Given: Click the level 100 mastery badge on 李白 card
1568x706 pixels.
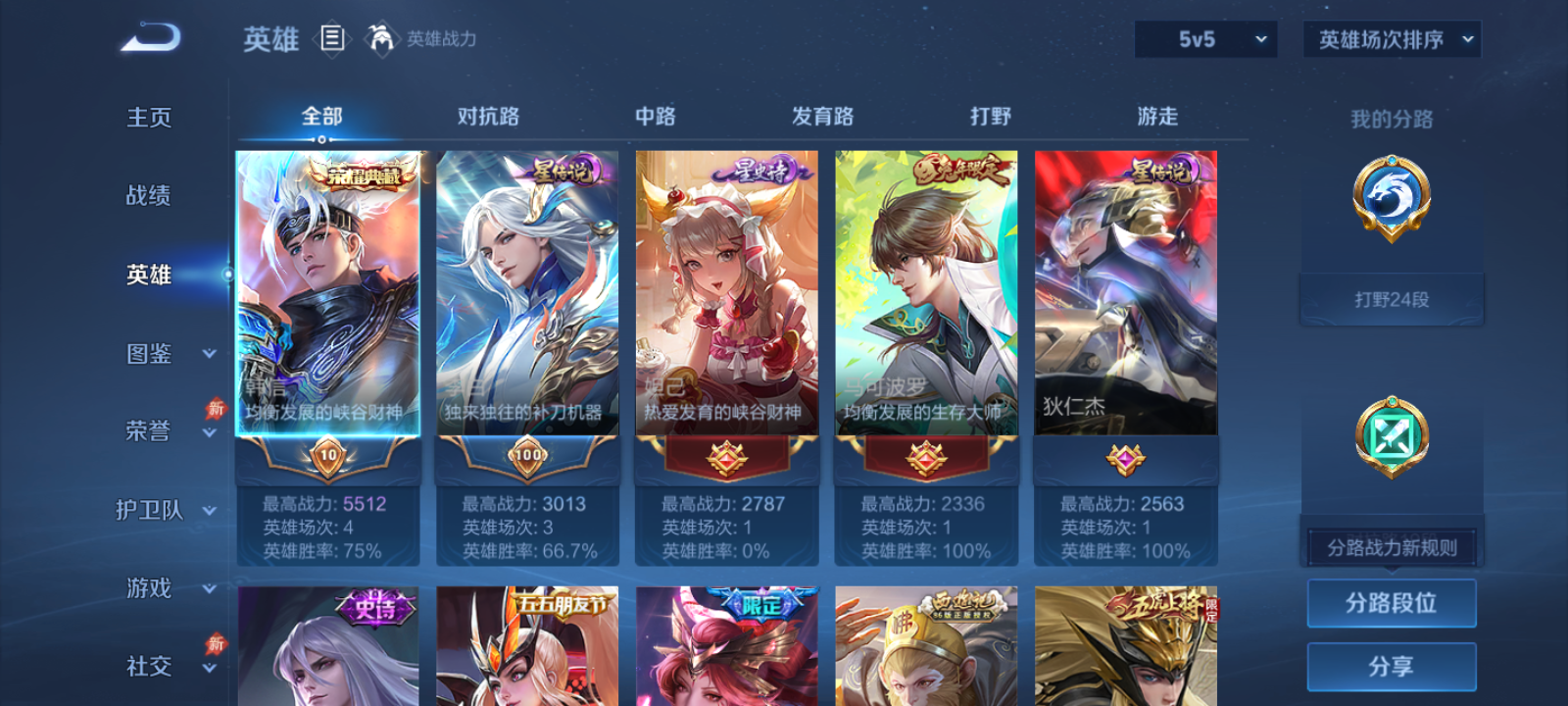Looking at the screenshot, I should click(526, 456).
